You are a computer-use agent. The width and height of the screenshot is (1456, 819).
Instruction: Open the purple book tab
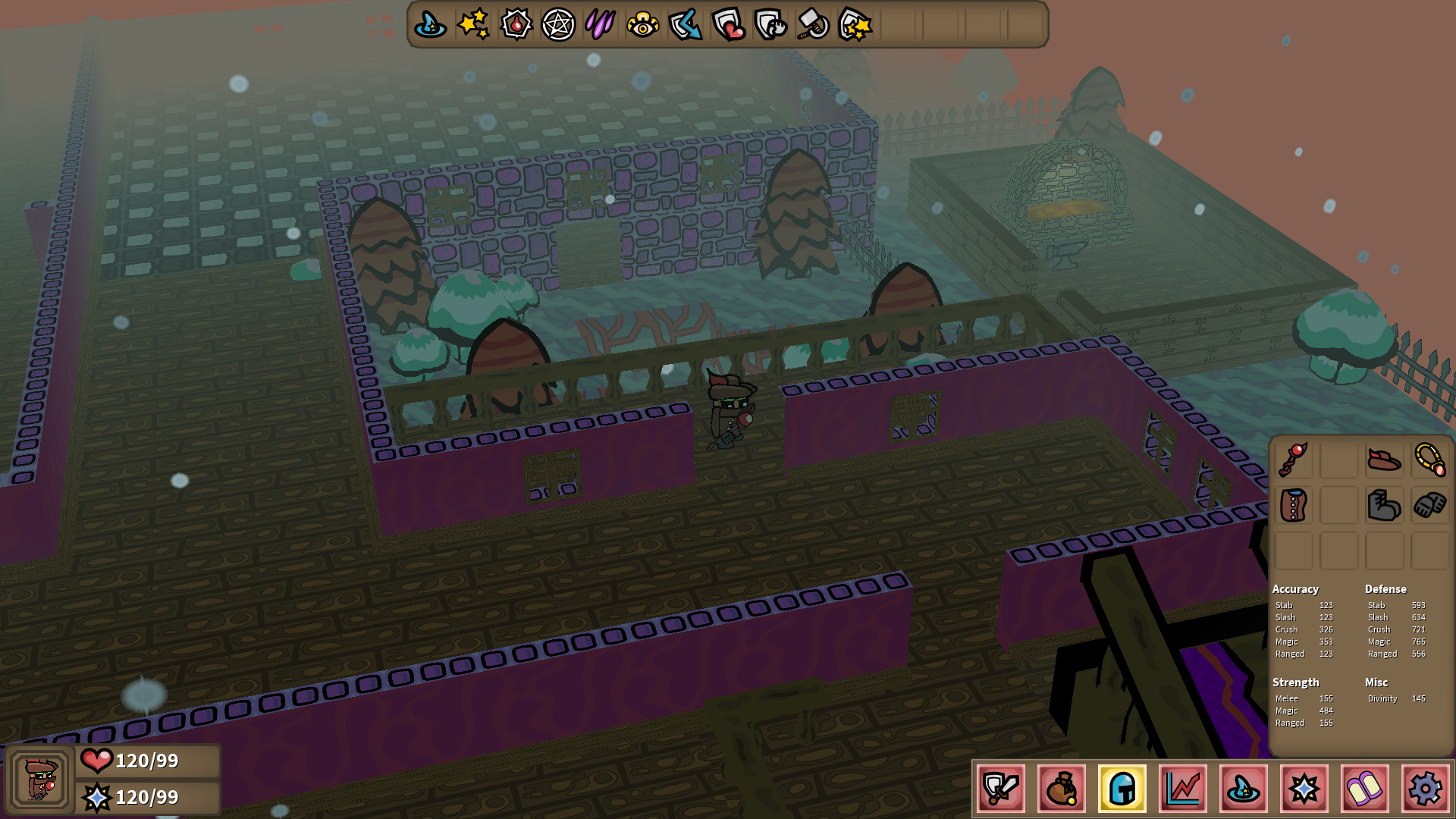(1365, 789)
